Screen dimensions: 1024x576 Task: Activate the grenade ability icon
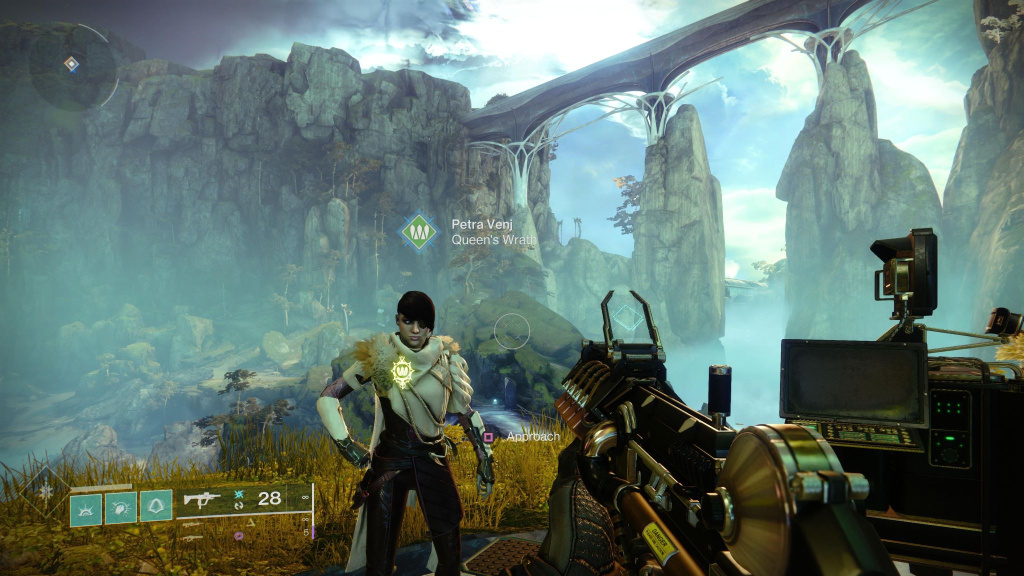[86, 507]
